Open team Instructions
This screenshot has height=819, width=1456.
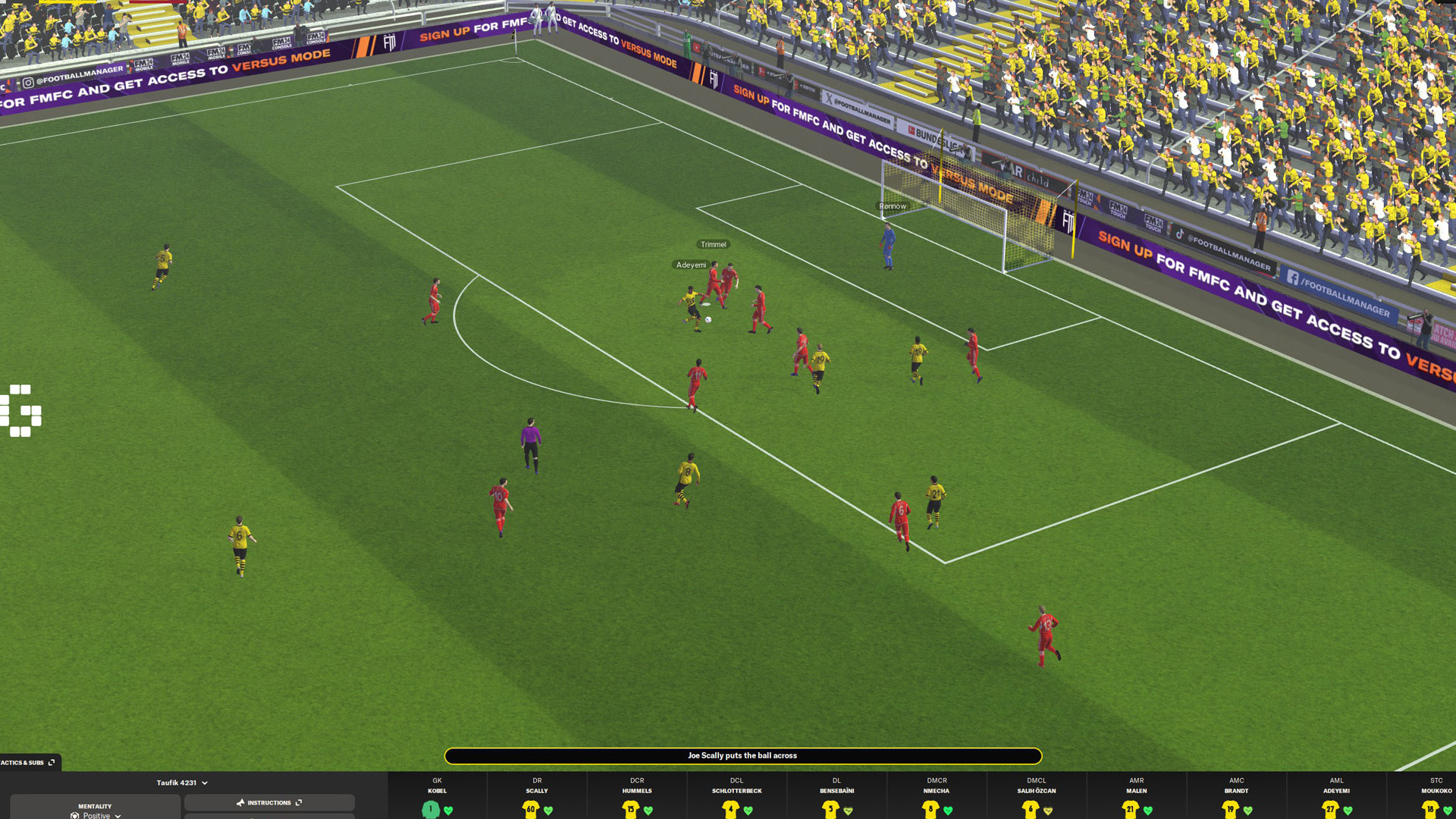[x=269, y=802]
